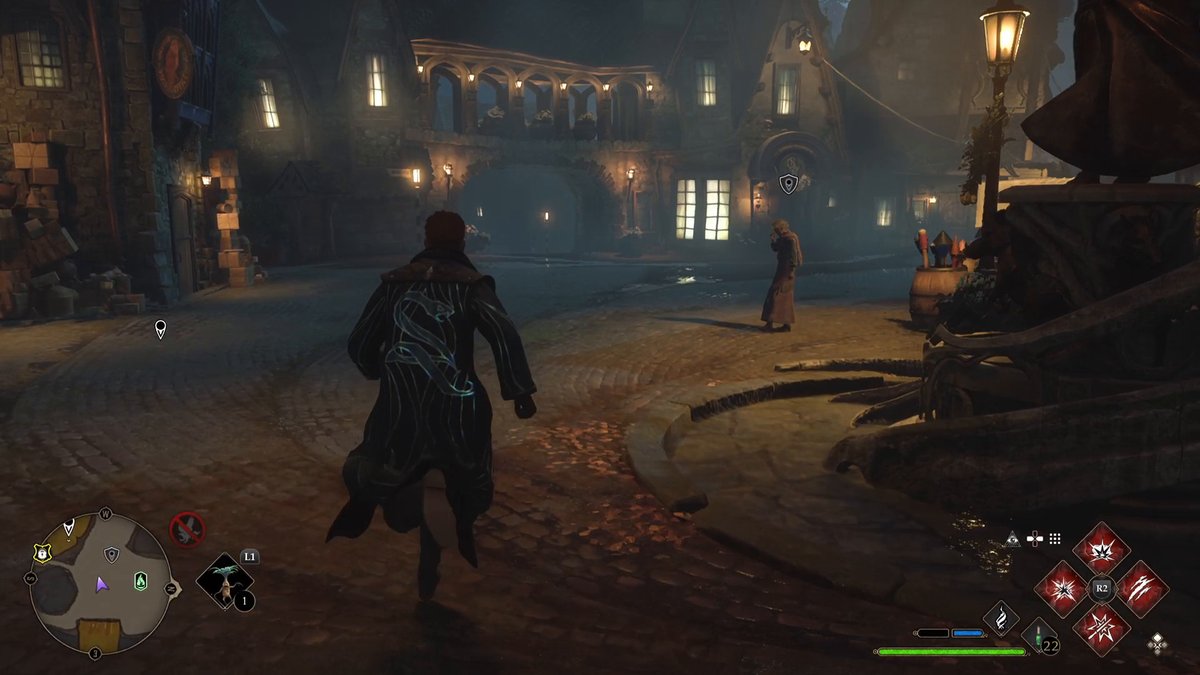Select the white waypoint pin on street
The image size is (1200, 675).
pos(160,328)
